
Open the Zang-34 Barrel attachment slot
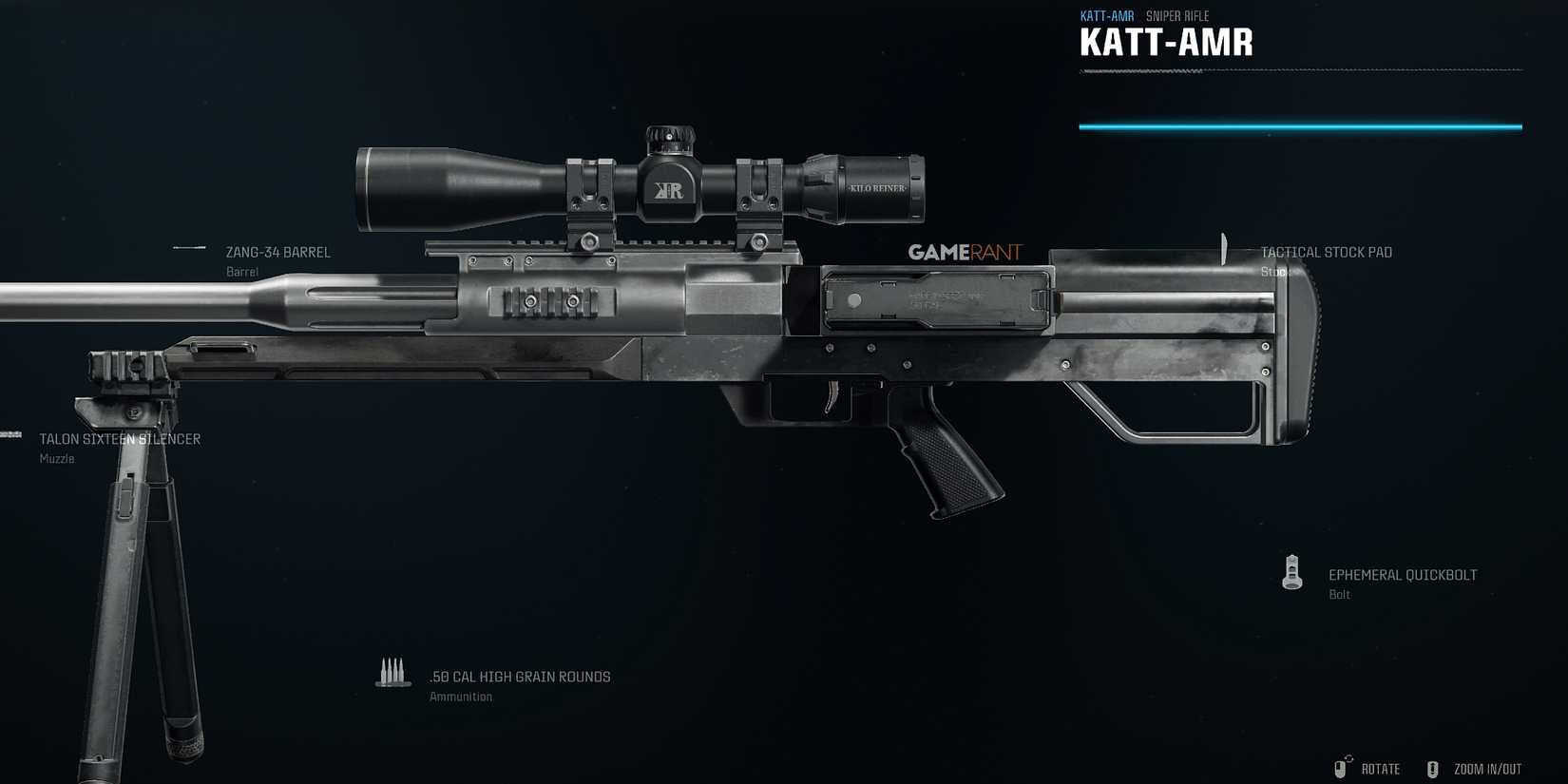(277, 252)
